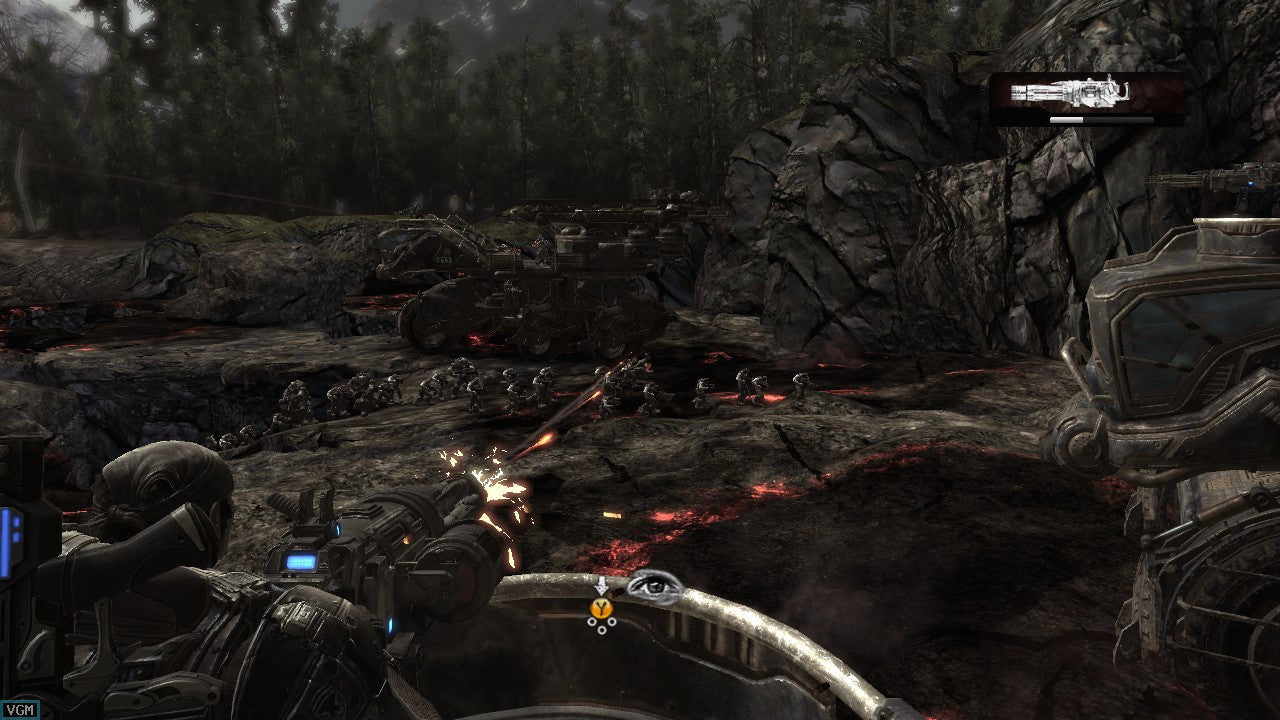Click the white down arrow above Y prompt
1280x720 pixels.
[x=602, y=586]
